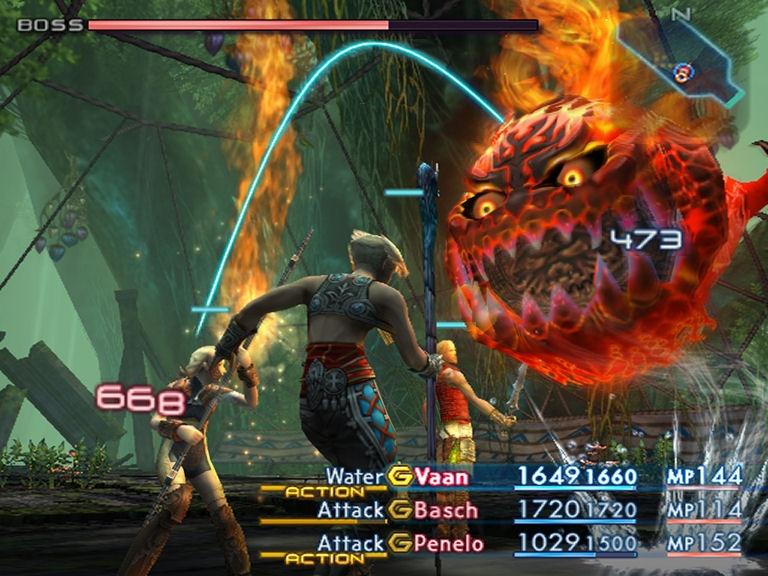This screenshot has height=576, width=768.
Task: Pick Penelo in the party list
Action: pyautogui.click(x=450, y=545)
